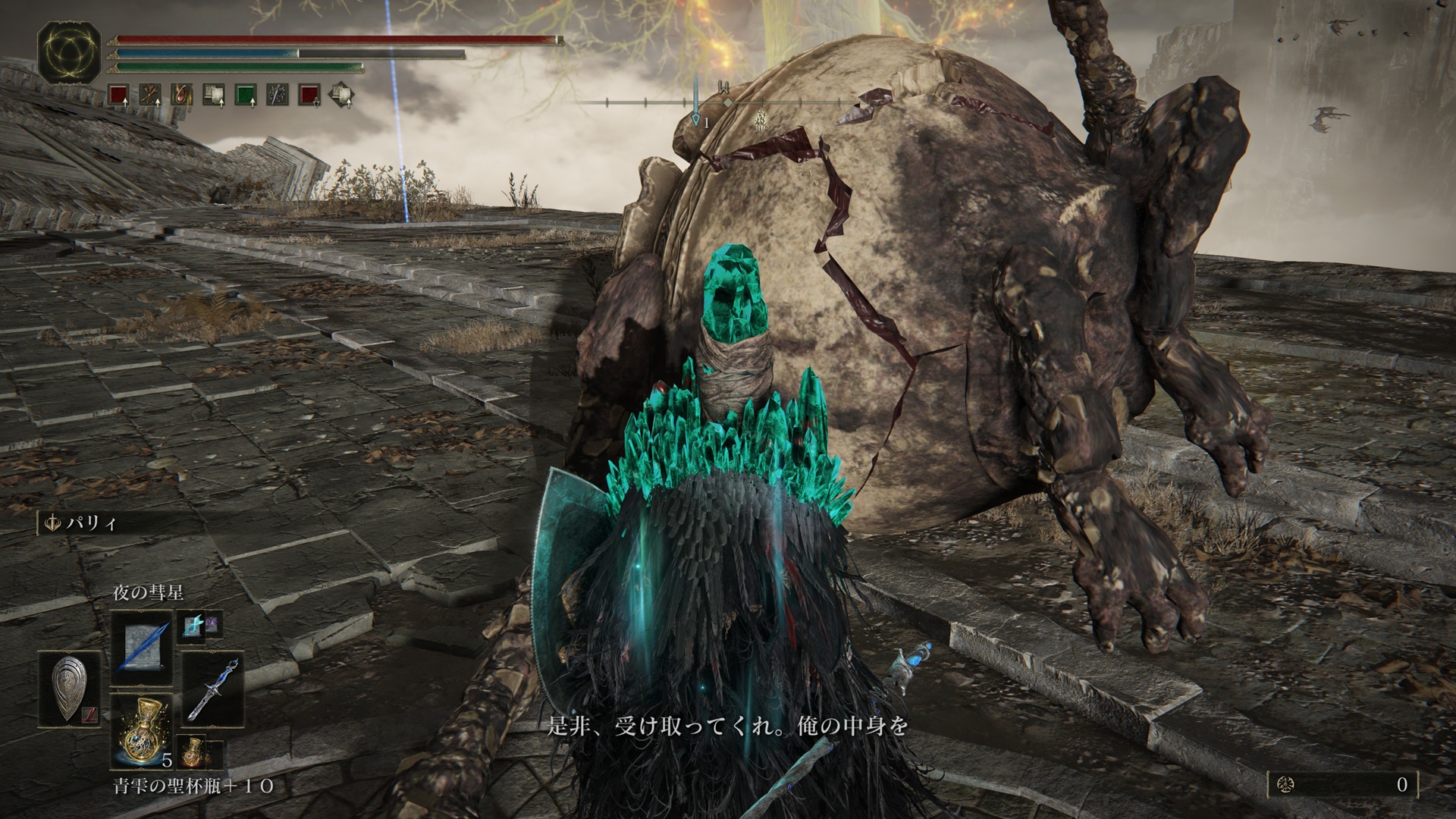The image size is (1456, 819).
Task: Click the flaming teardrop buff icon
Action: tap(181, 95)
